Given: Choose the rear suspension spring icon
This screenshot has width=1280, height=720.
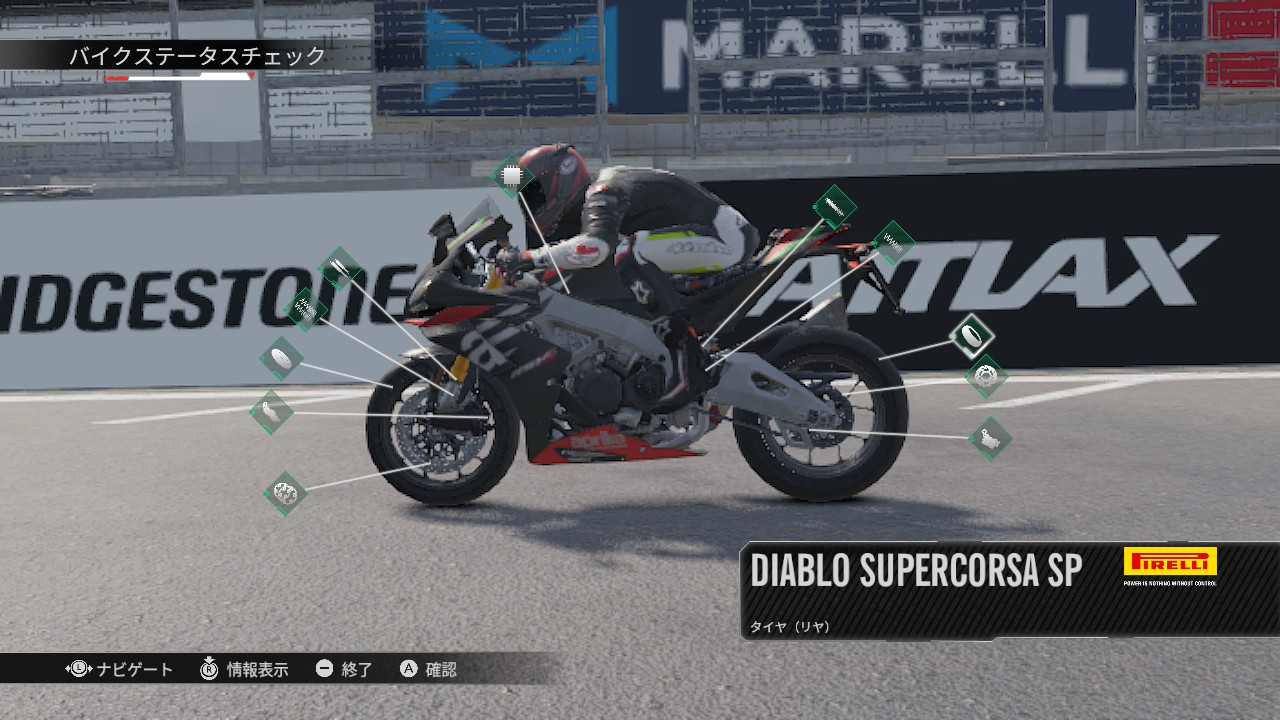Looking at the screenshot, I should (x=893, y=242).
